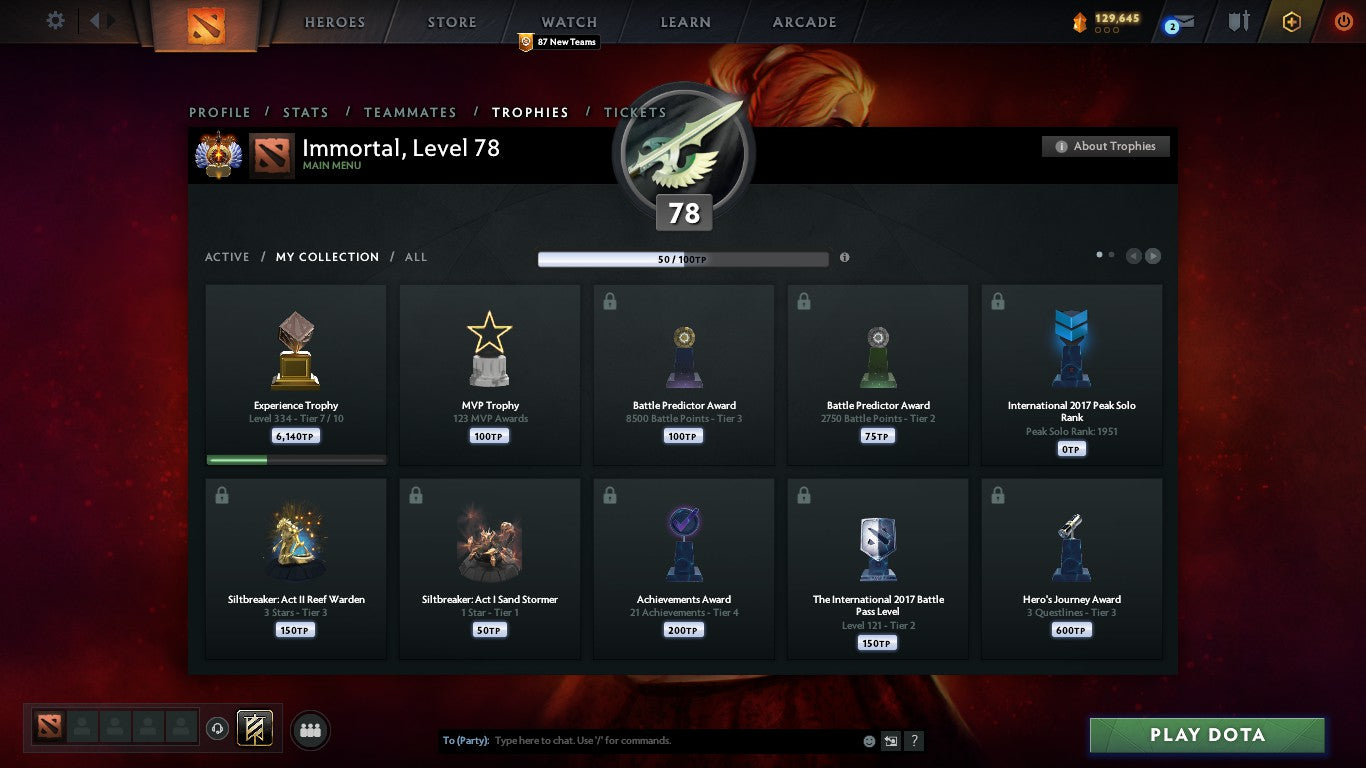Select the Experience Trophy card
The image size is (1366, 768).
tap(295, 375)
